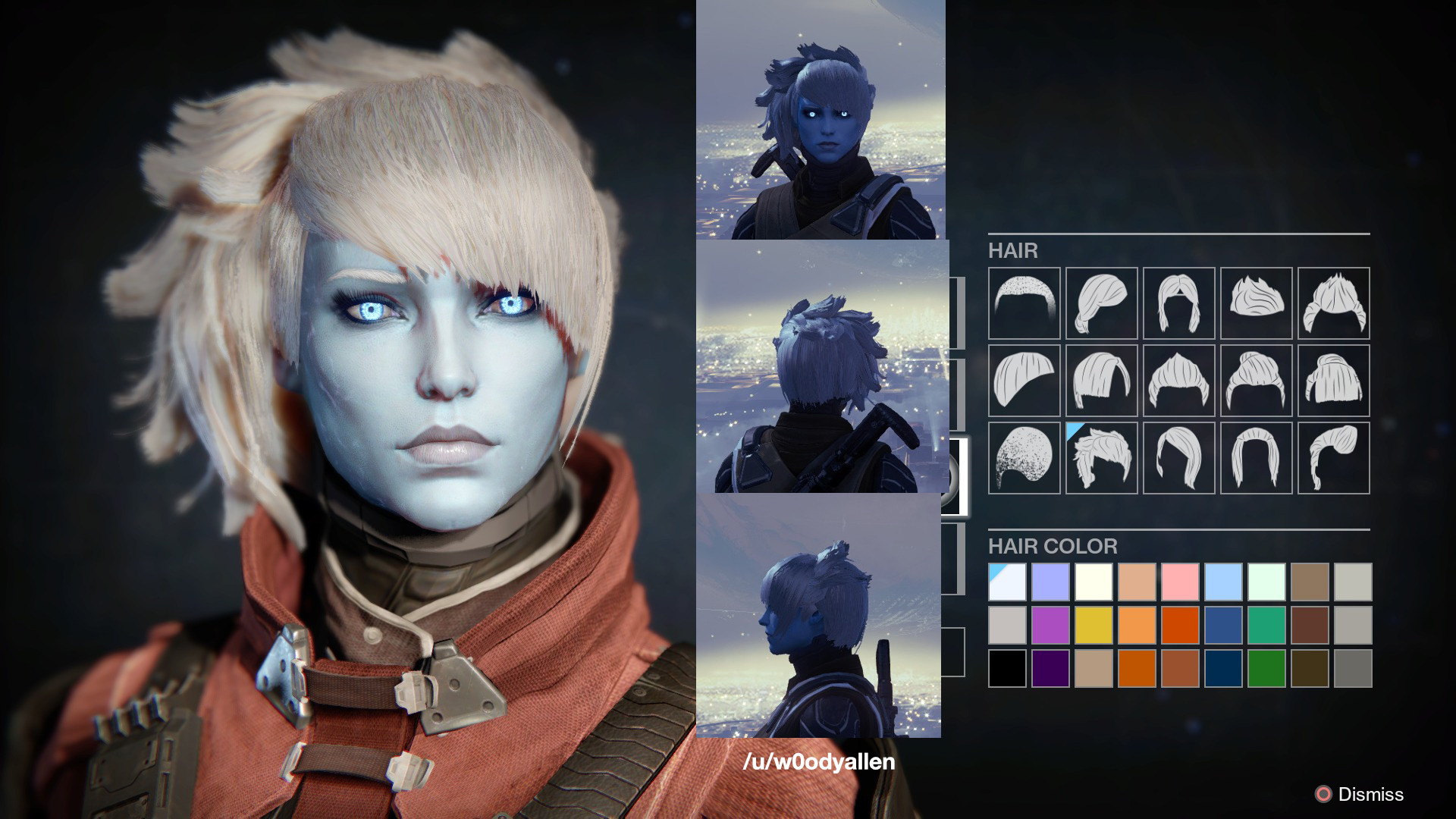The width and height of the screenshot is (1456, 819).
Task: Select the bright forest green hair color
Action: coord(1266,668)
